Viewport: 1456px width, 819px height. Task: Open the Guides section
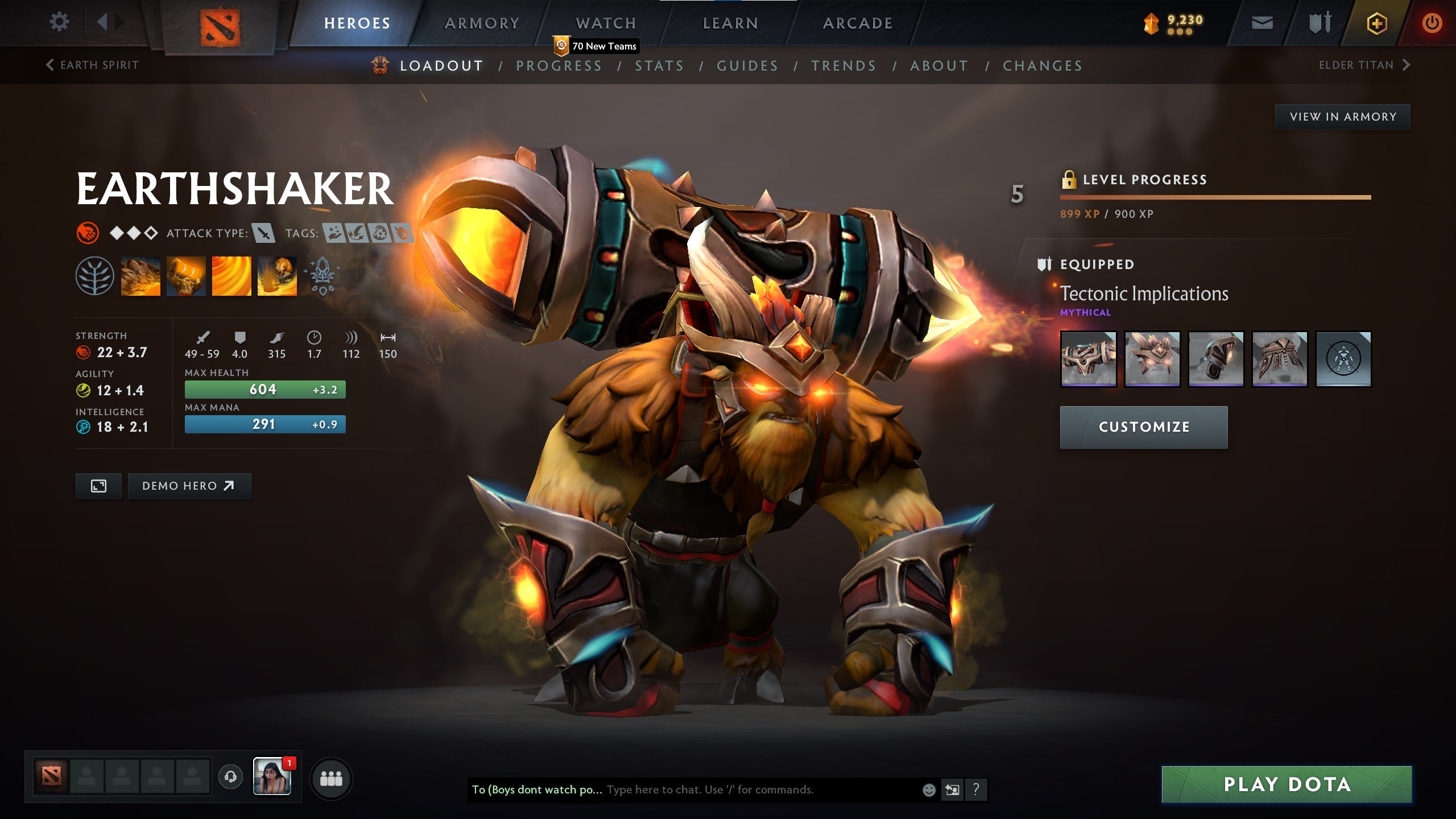coord(747,65)
